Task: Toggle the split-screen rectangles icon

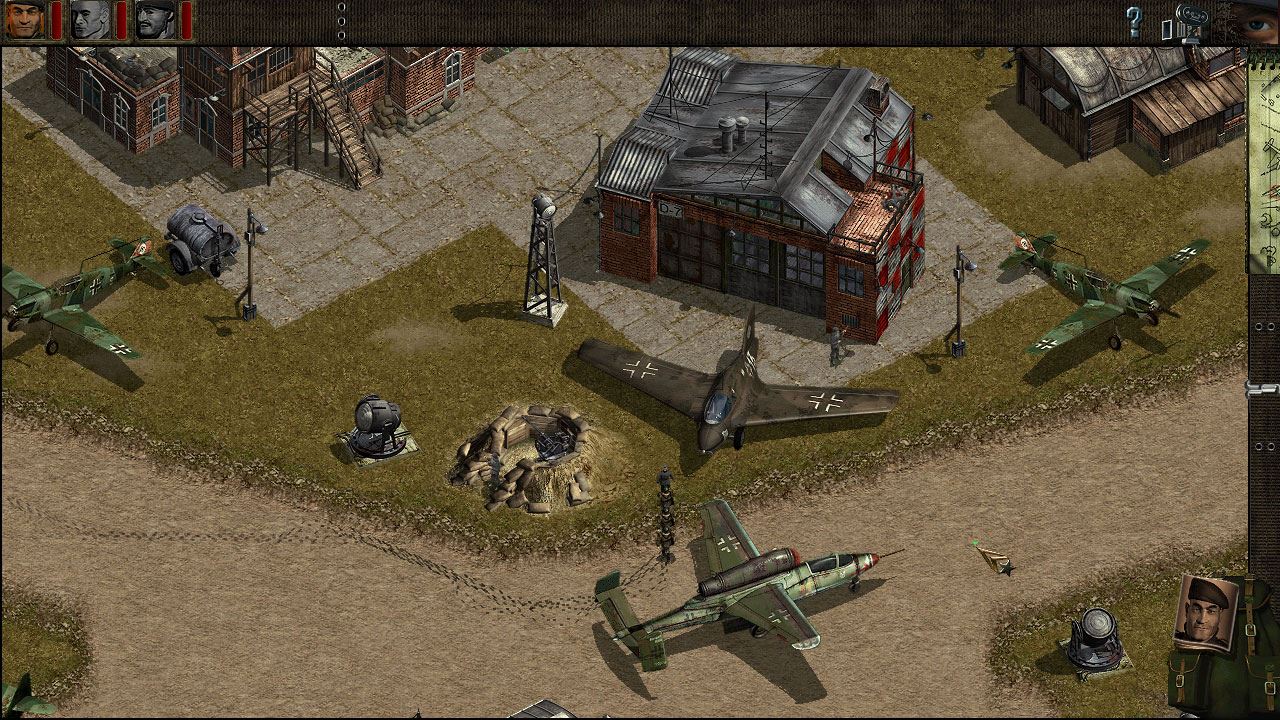Action: click(1167, 28)
